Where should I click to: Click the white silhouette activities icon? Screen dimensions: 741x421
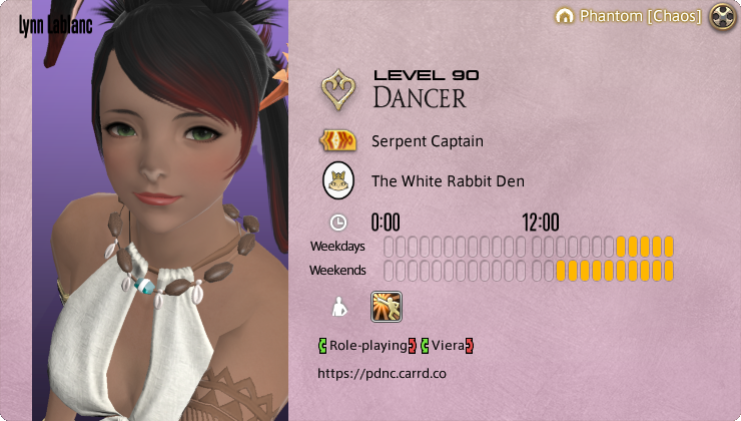[x=339, y=308]
